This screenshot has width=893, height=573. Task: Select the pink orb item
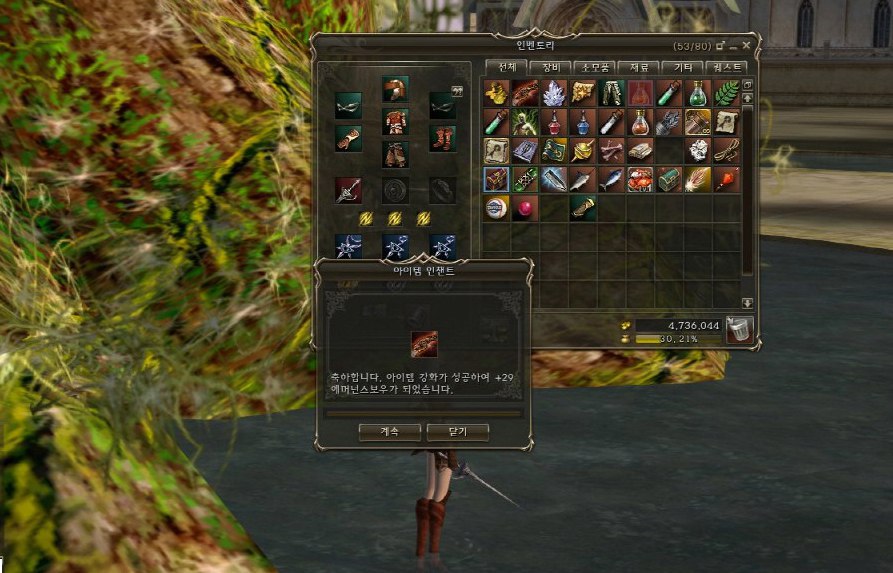[x=525, y=208]
